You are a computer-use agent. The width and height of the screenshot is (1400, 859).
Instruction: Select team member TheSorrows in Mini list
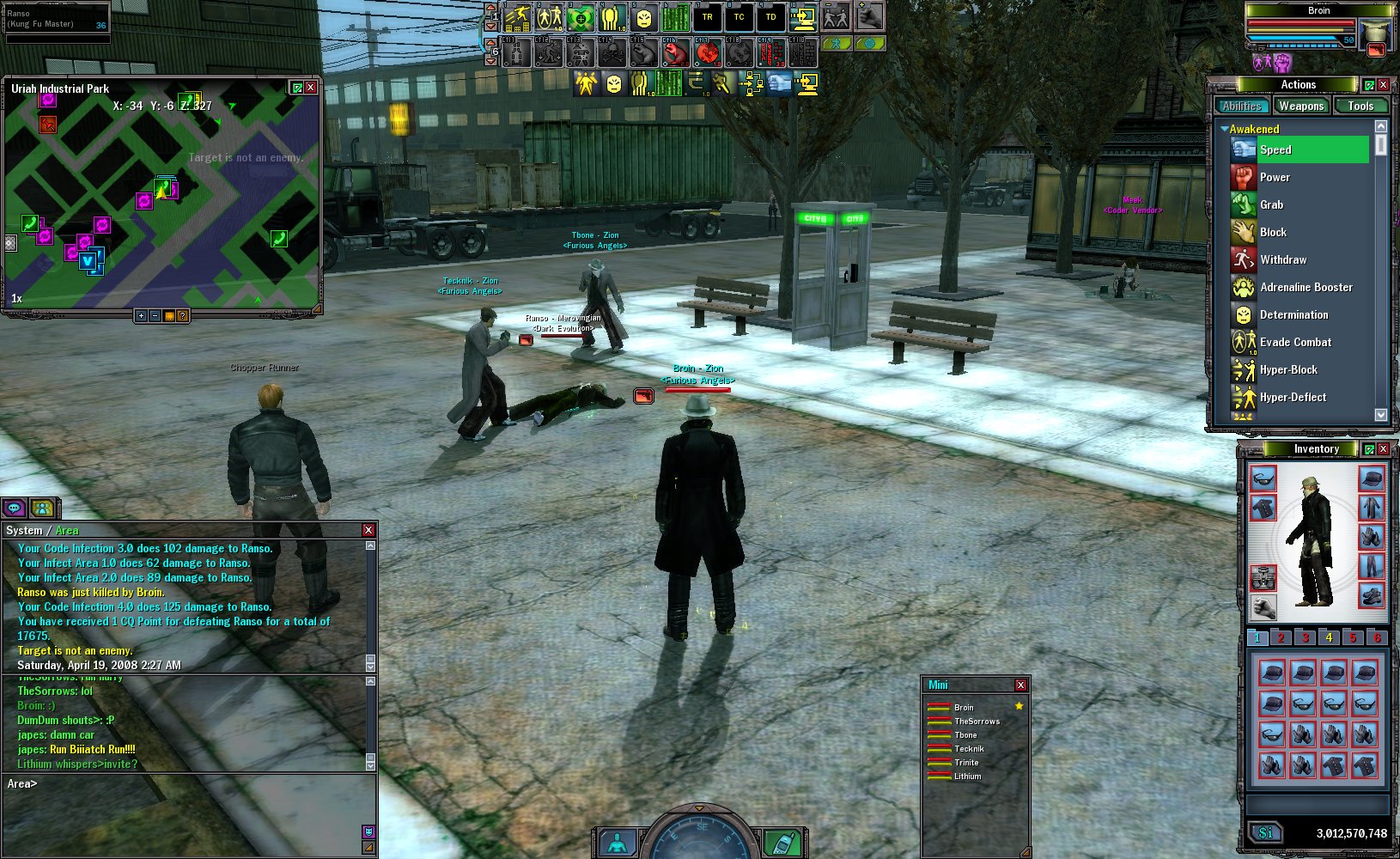(x=977, y=722)
